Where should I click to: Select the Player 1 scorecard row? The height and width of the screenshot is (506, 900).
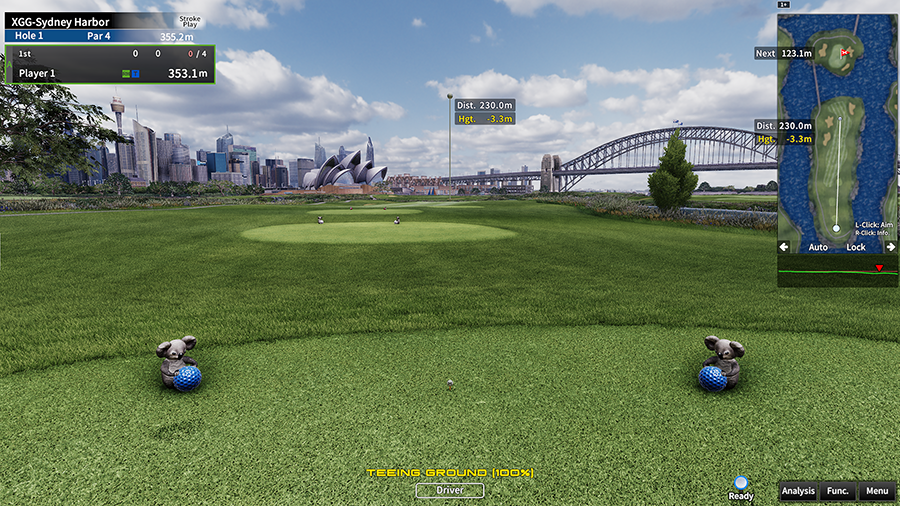(110, 73)
